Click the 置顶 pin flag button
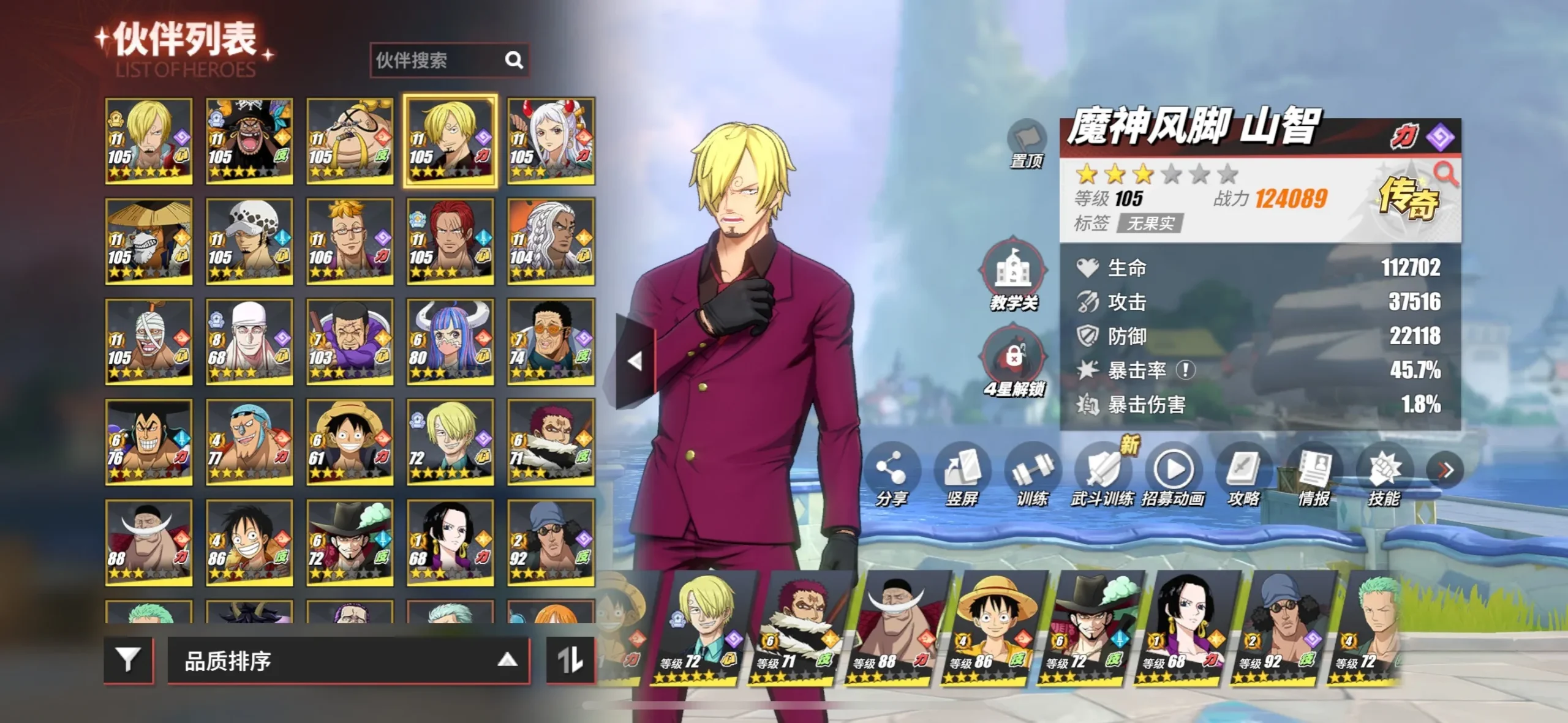The image size is (1568, 723). (1026, 142)
